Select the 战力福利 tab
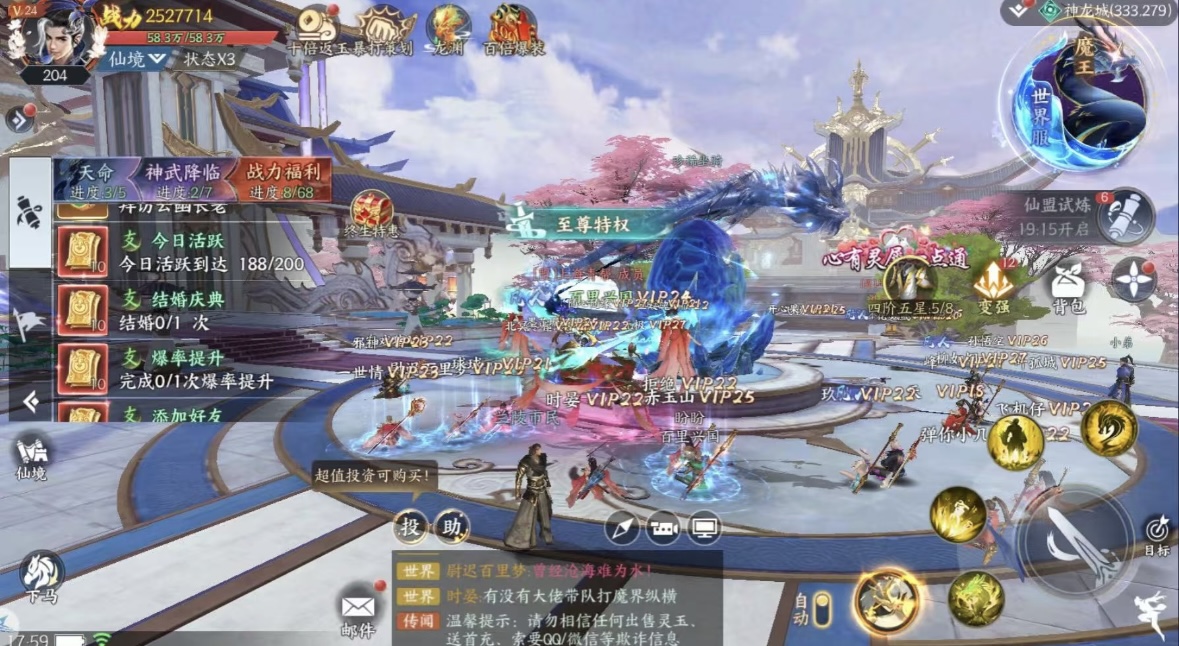Image resolution: width=1179 pixels, height=646 pixels. point(282,180)
